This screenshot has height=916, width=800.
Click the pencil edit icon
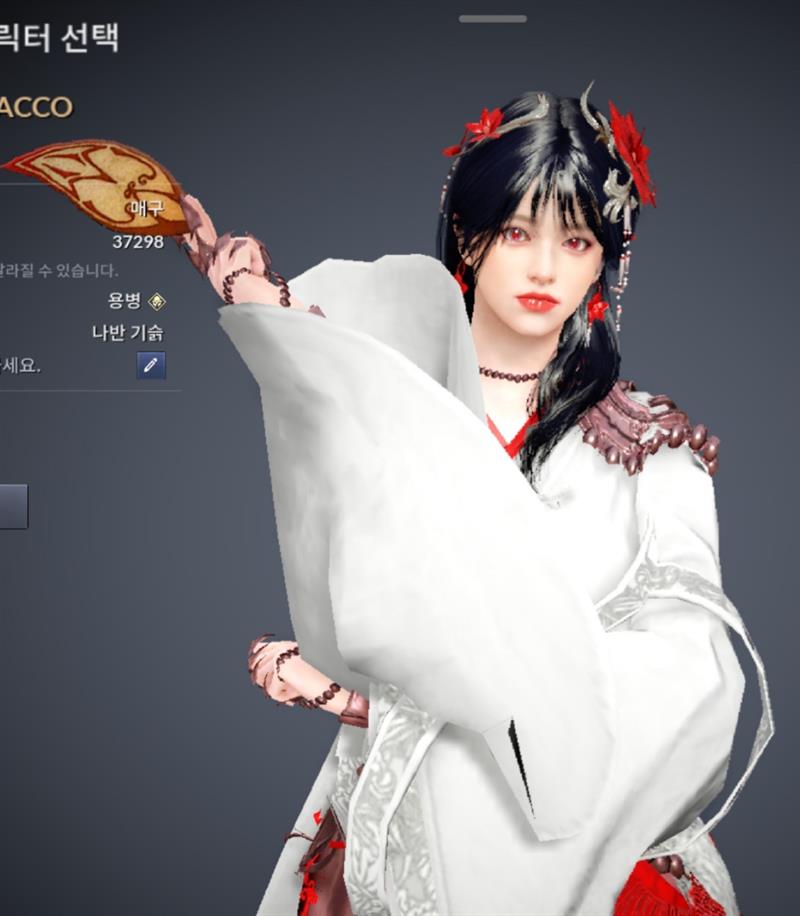tap(151, 365)
